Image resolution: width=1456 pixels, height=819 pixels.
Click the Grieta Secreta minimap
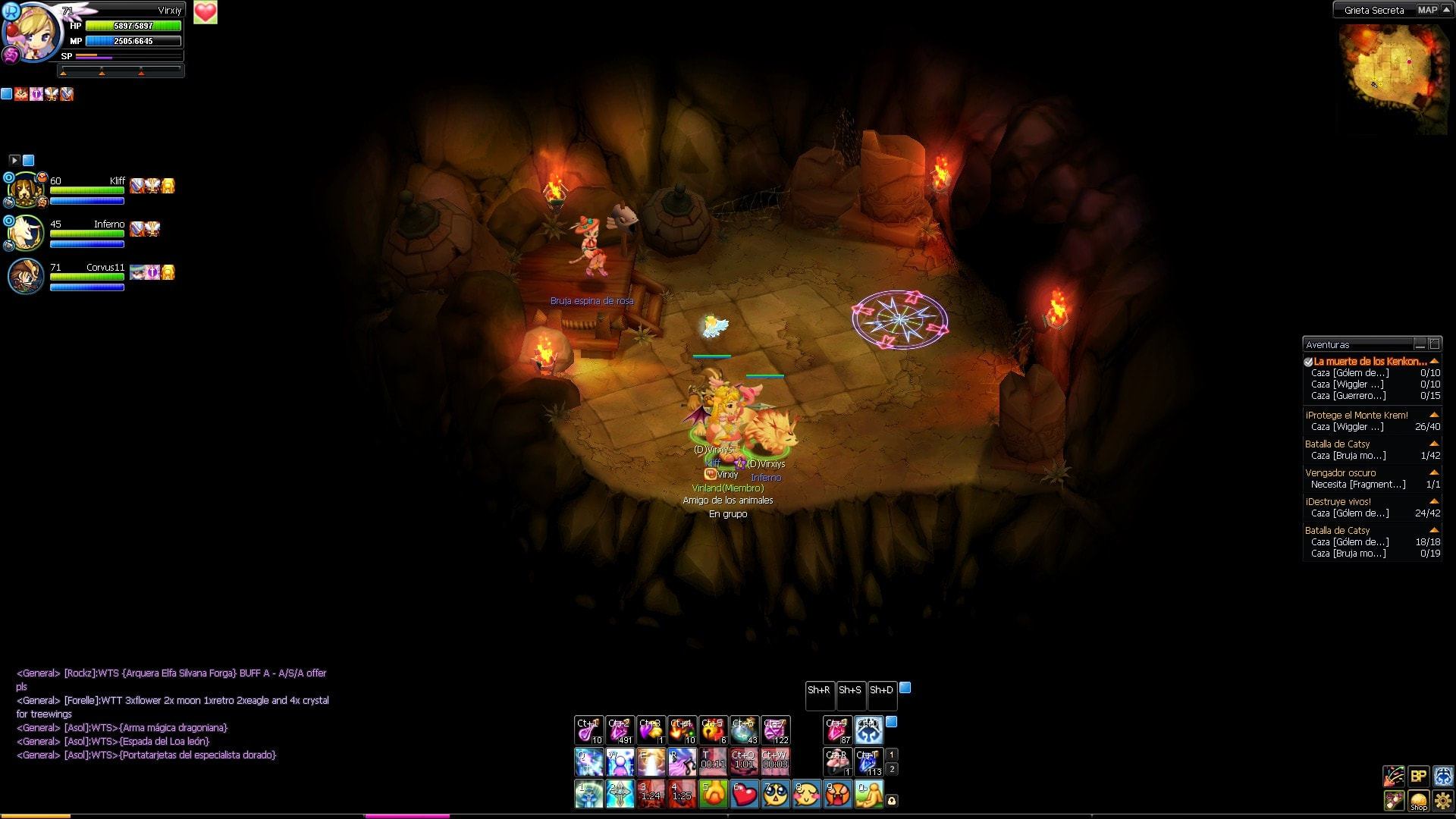(x=1391, y=76)
